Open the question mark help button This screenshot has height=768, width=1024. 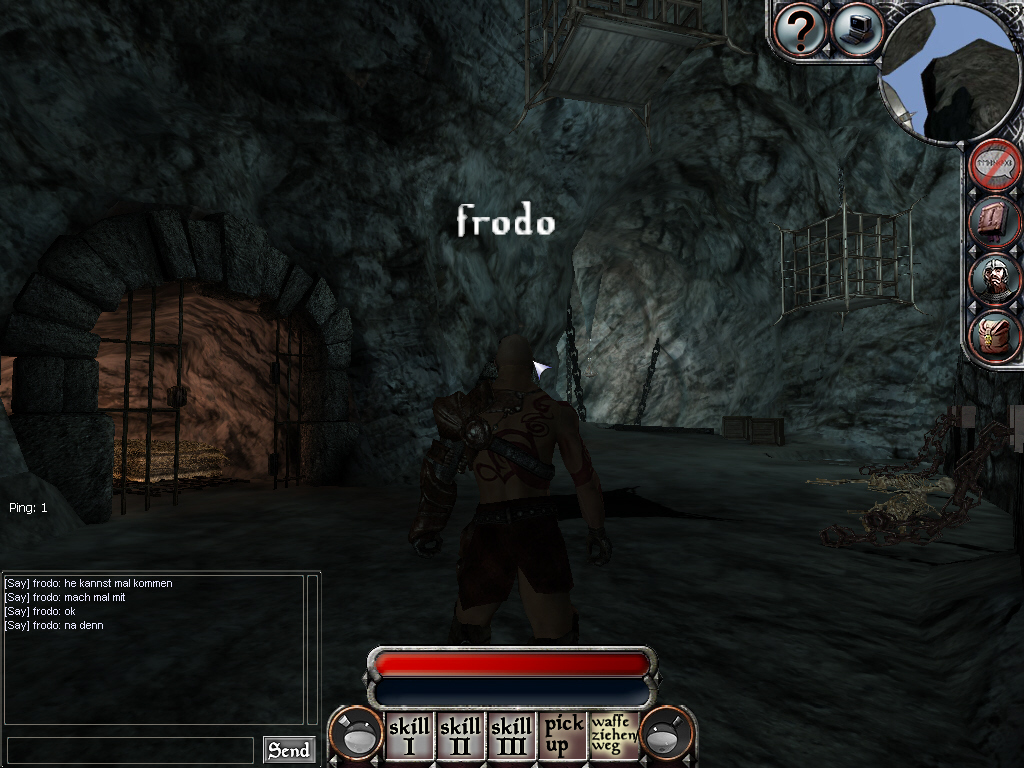(800, 31)
